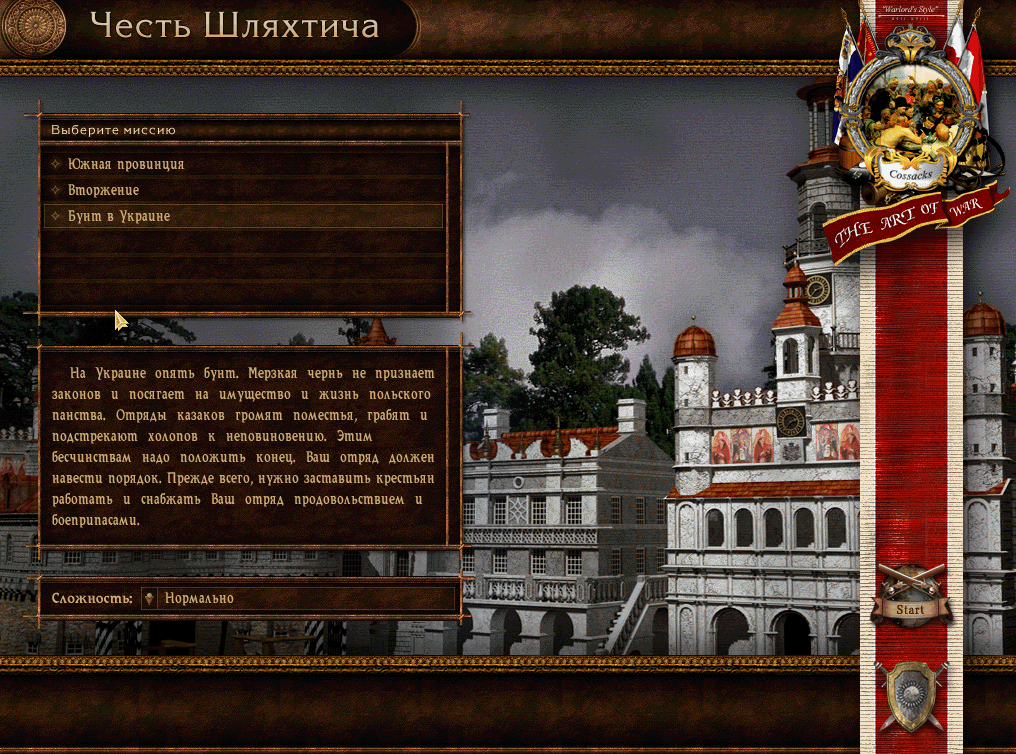Image resolution: width=1016 pixels, height=754 pixels.
Task: Pick the «Бунт в Украине» mission
Action: click(119, 216)
